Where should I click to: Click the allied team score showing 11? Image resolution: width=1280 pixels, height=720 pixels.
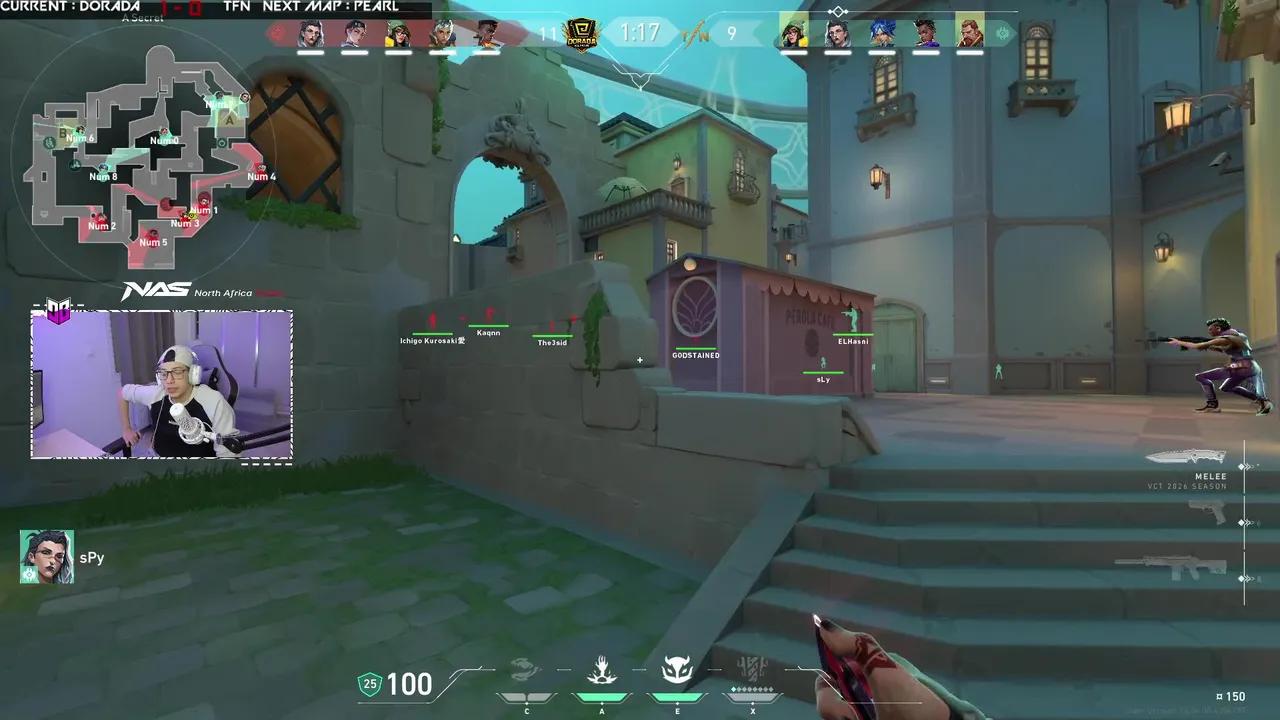click(545, 32)
